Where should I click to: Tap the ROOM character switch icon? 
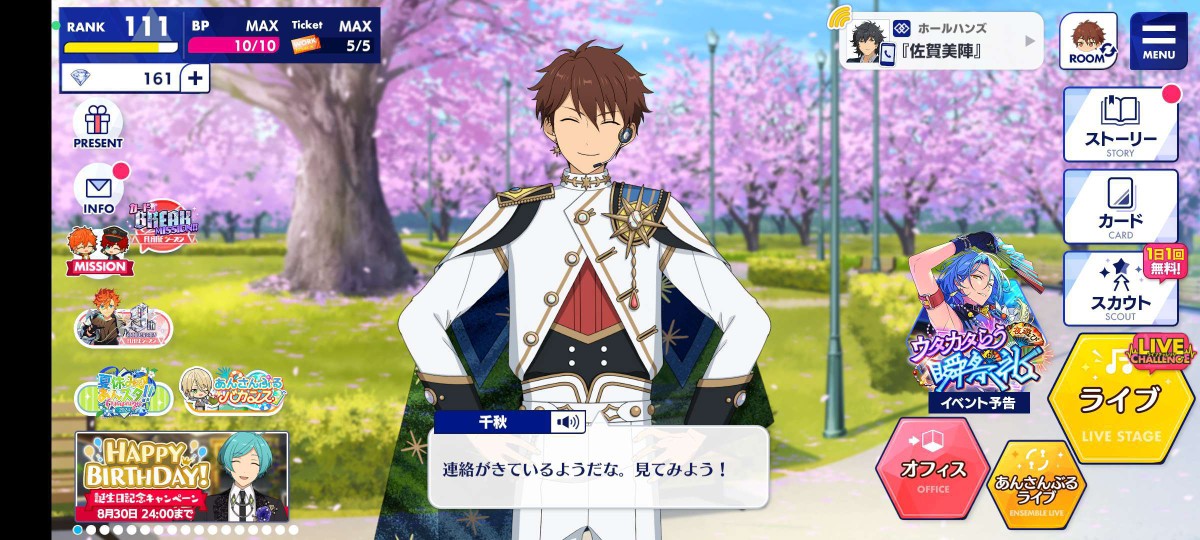pyautogui.click(x=1087, y=41)
